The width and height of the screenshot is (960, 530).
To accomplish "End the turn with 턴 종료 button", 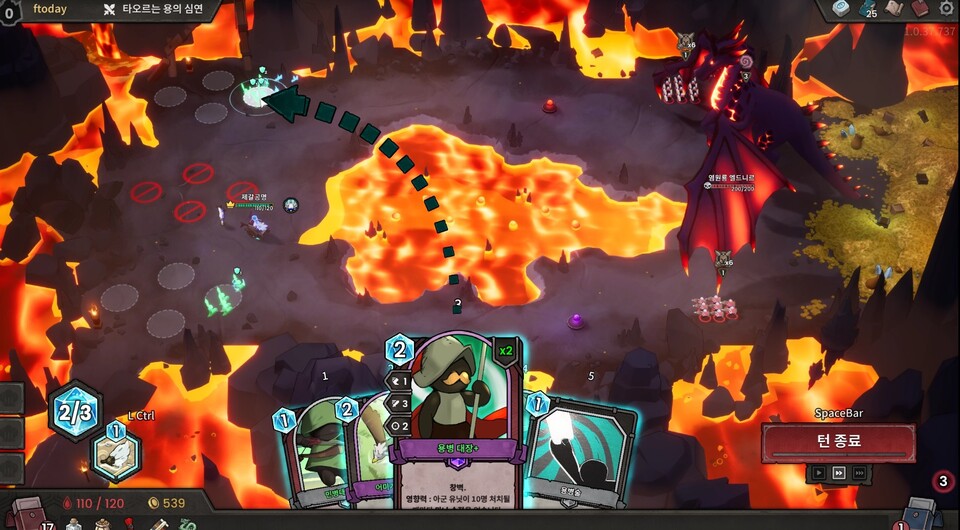I will [838, 441].
